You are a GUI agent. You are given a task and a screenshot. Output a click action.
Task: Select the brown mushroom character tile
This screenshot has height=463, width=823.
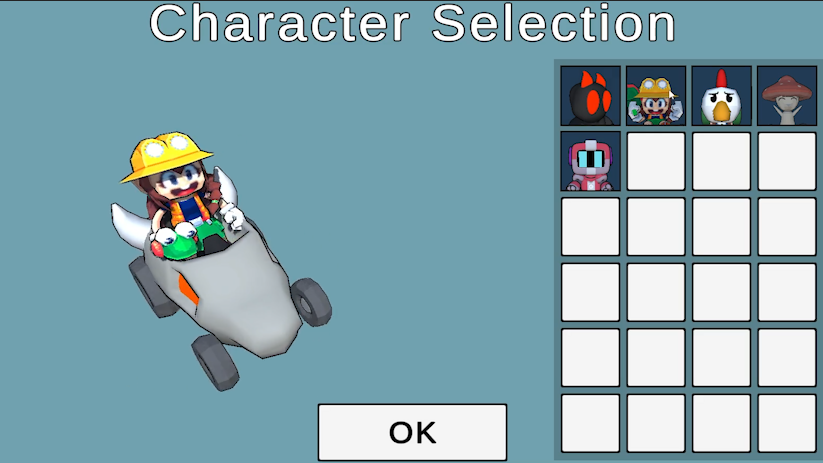pyautogui.click(x=787, y=96)
